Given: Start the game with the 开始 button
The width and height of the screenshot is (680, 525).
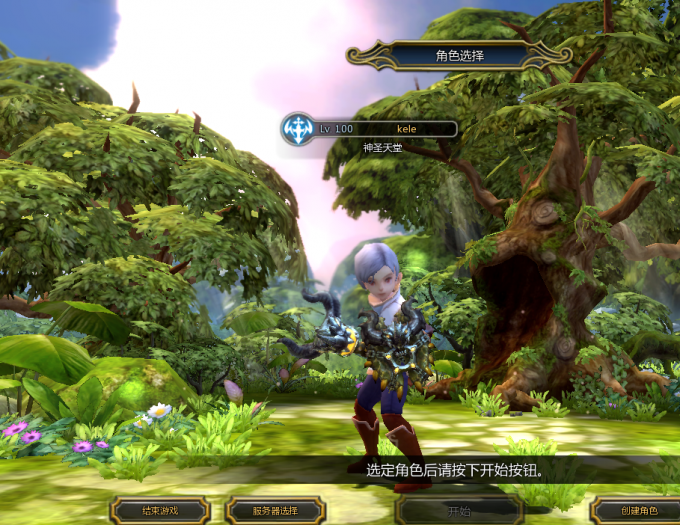Looking at the screenshot, I should 459,511.
